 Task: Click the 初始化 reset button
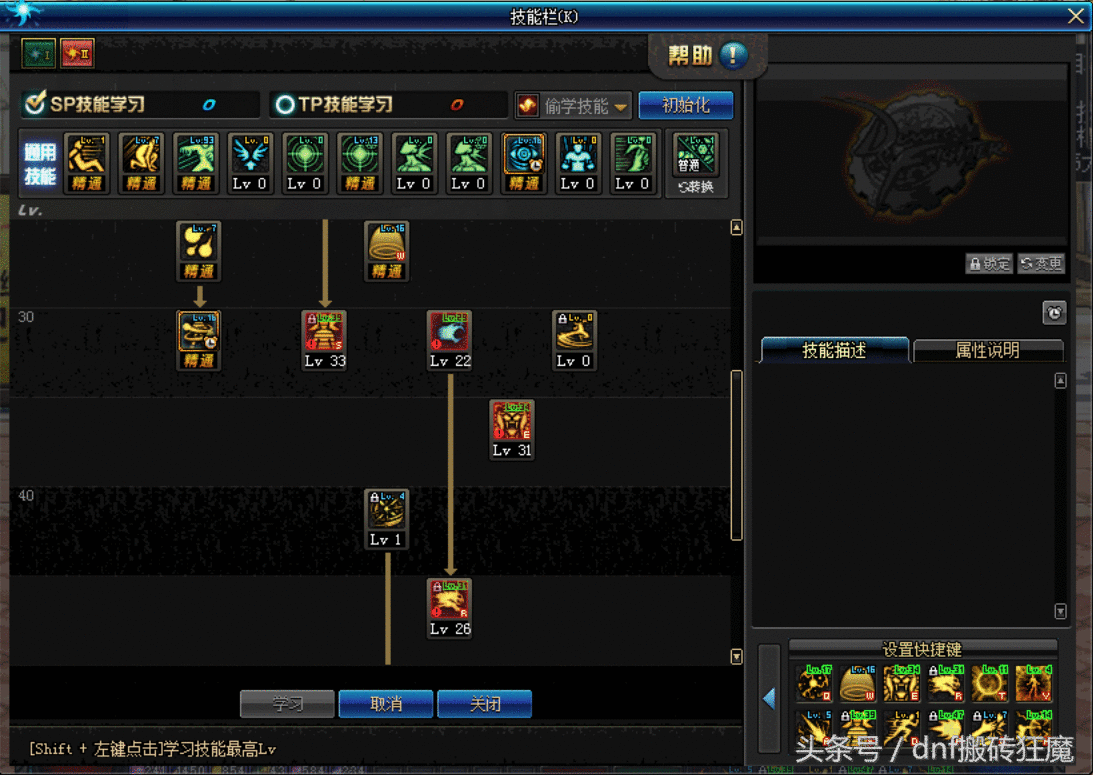pyautogui.click(x=686, y=105)
